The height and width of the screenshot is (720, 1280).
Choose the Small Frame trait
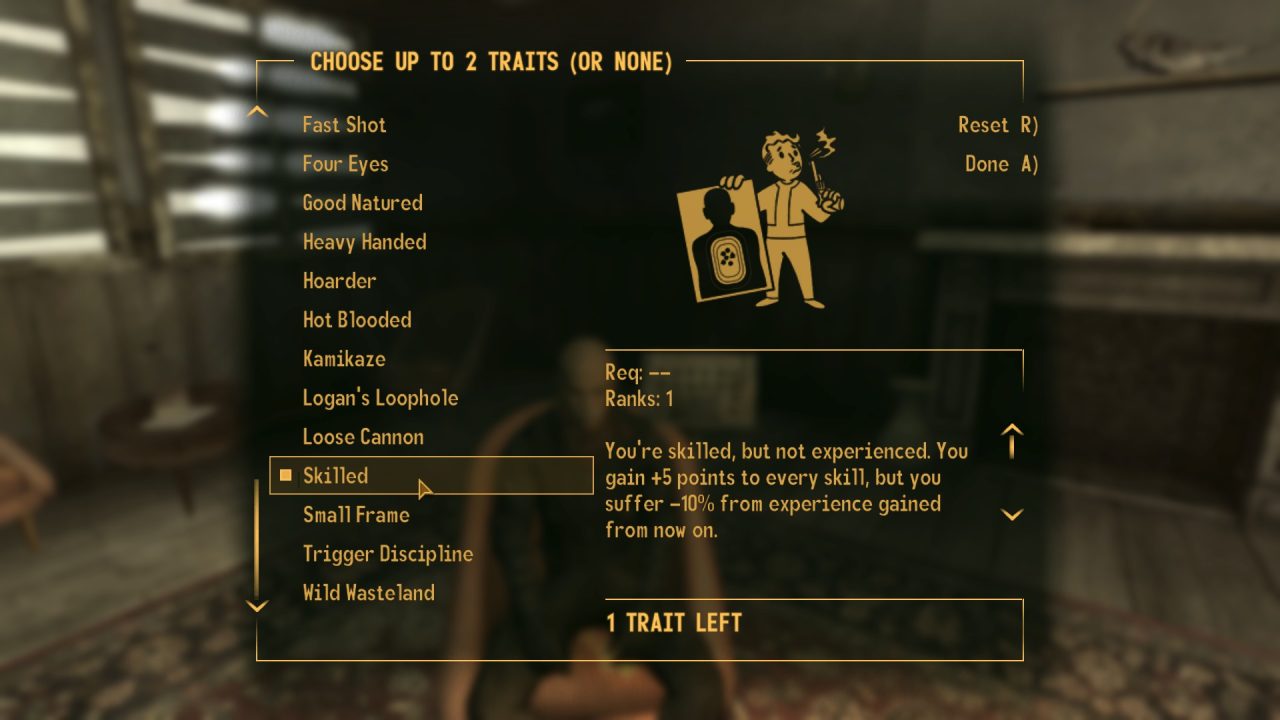[x=355, y=514]
